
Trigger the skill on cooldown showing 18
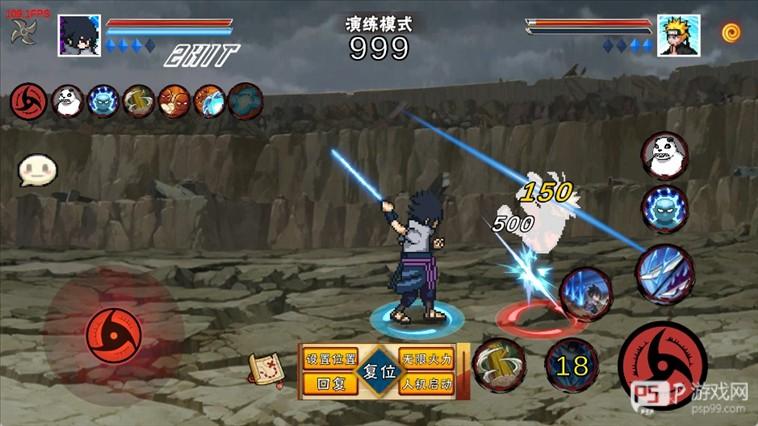572,365
